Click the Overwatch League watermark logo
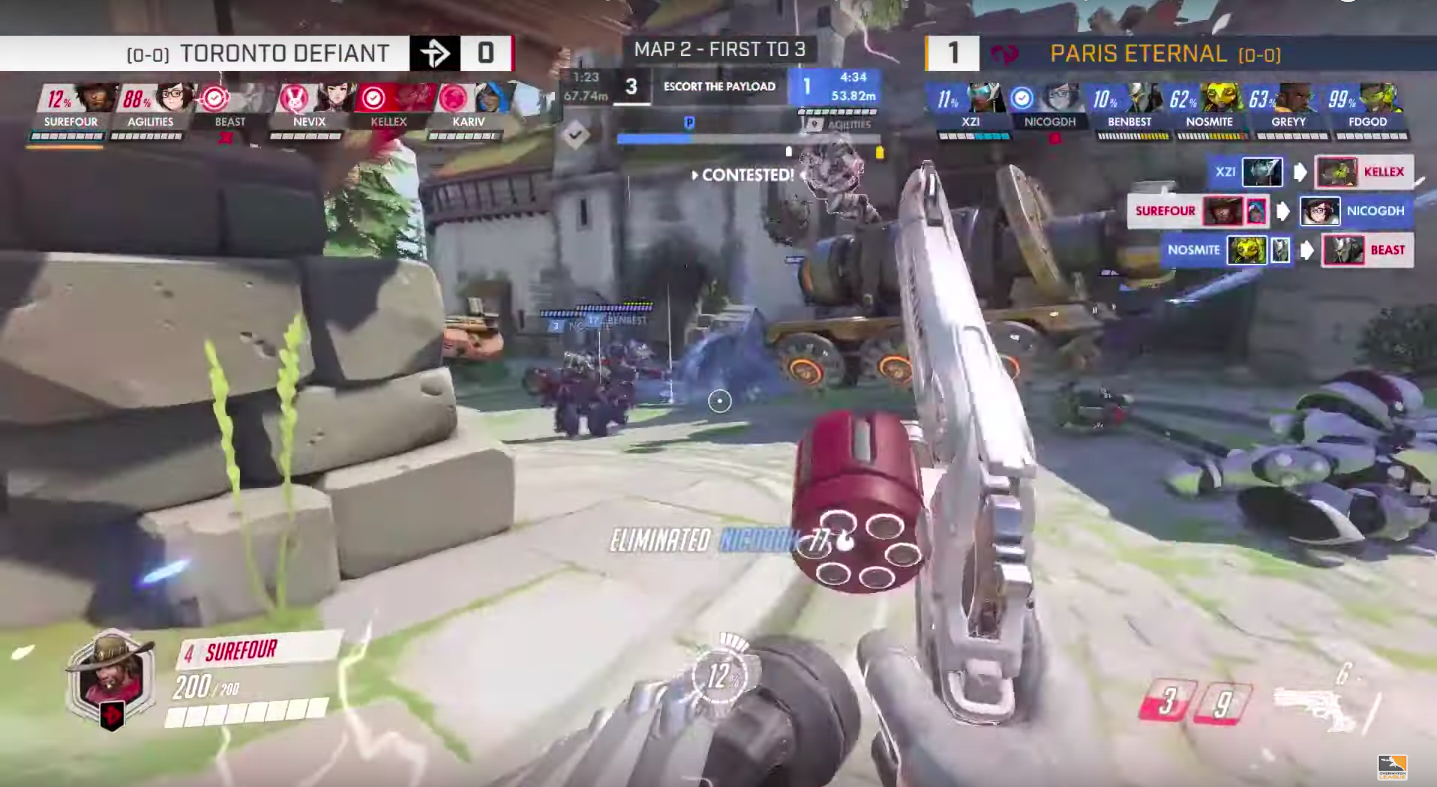The width and height of the screenshot is (1437, 787). [x=1392, y=764]
